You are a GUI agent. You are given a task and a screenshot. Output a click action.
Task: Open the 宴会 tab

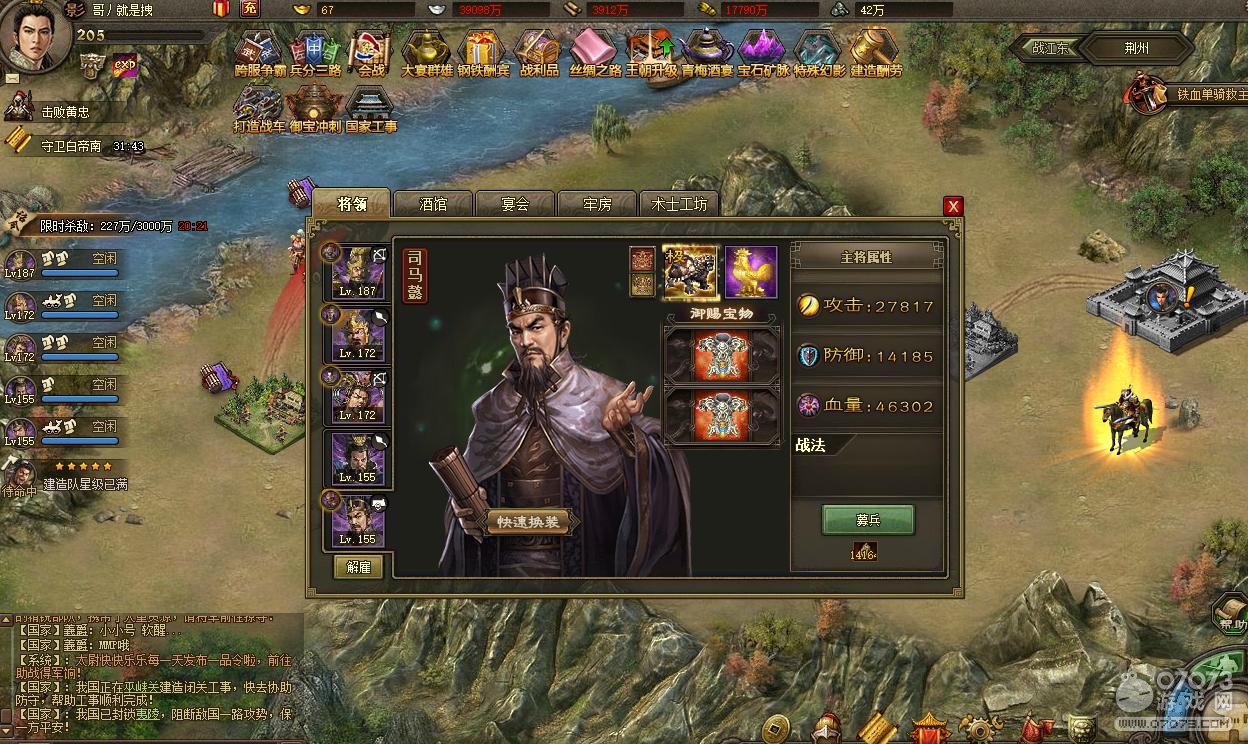click(x=515, y=204)
